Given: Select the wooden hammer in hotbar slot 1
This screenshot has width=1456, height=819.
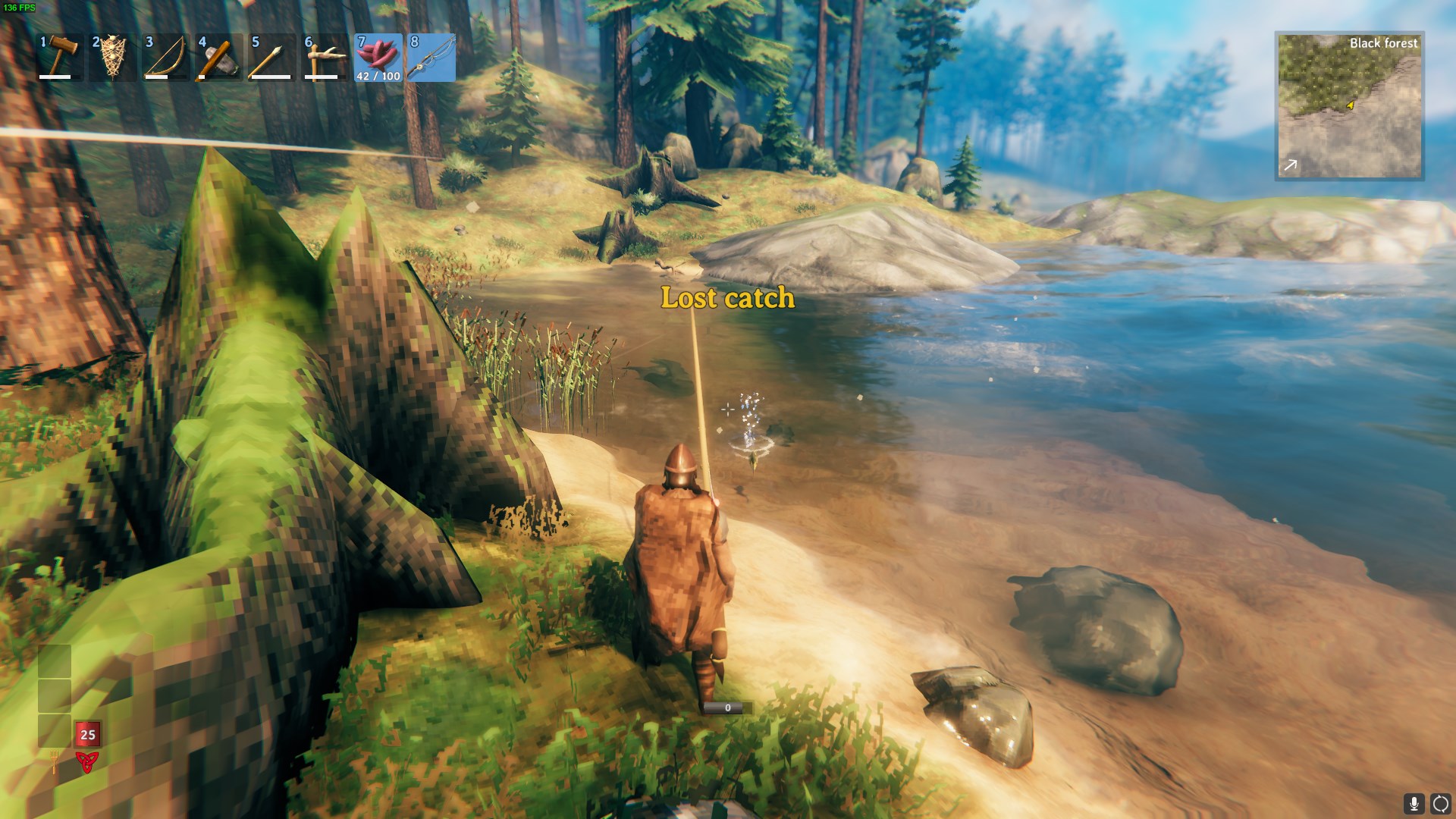Looking at the screenshot, I should click(60, 57).
